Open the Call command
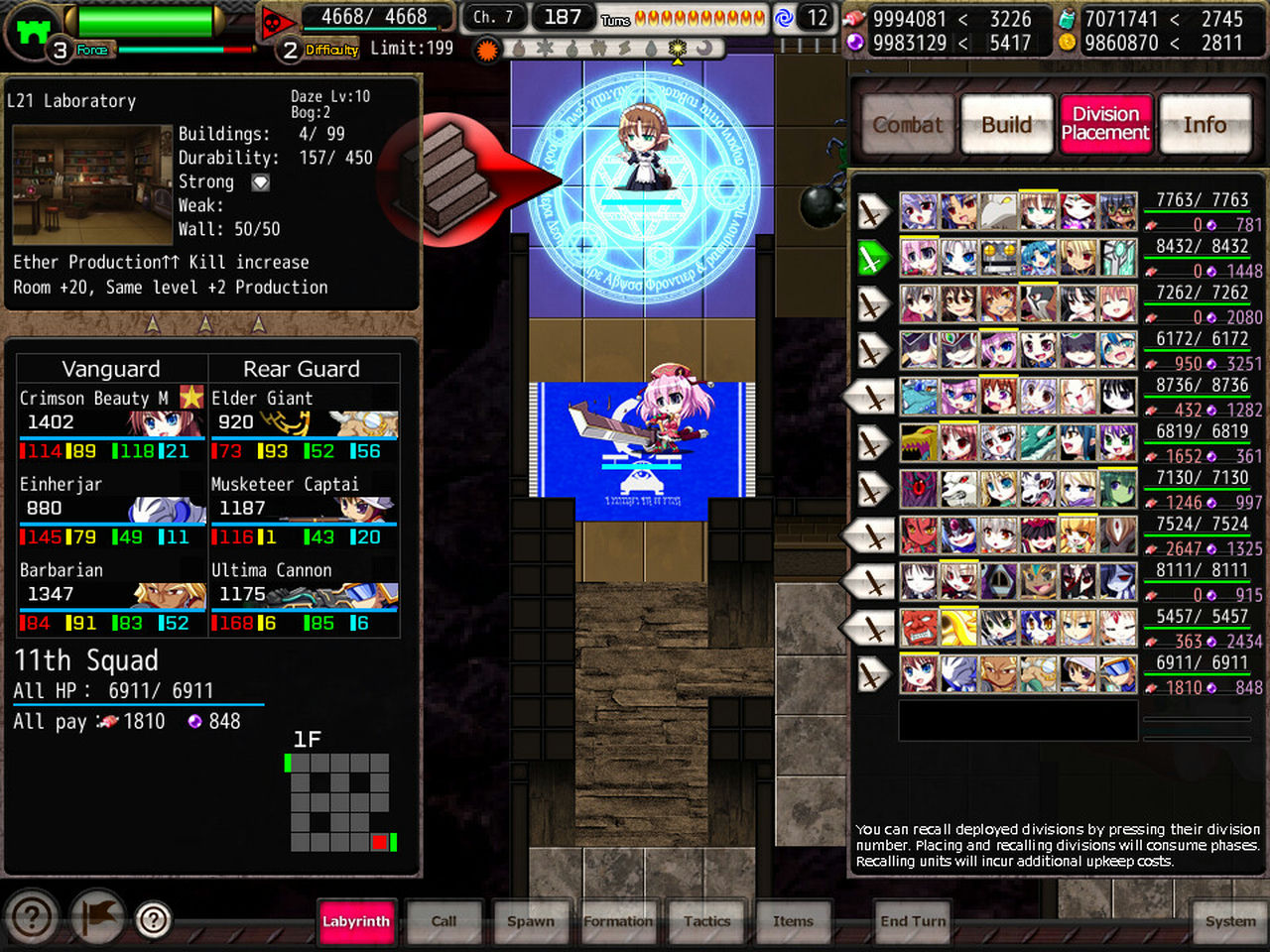 tap(444, 921)
